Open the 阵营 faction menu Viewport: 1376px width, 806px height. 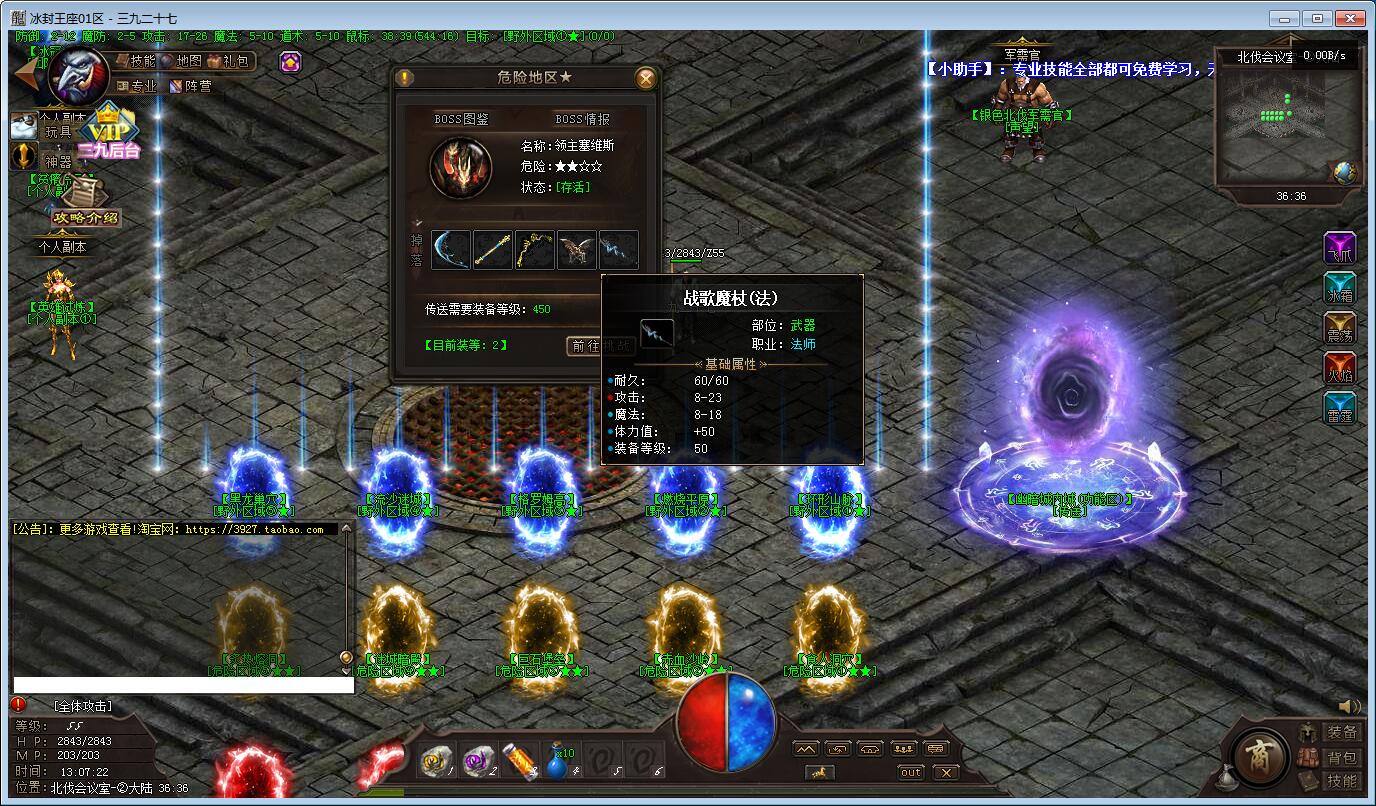(191, 86)
